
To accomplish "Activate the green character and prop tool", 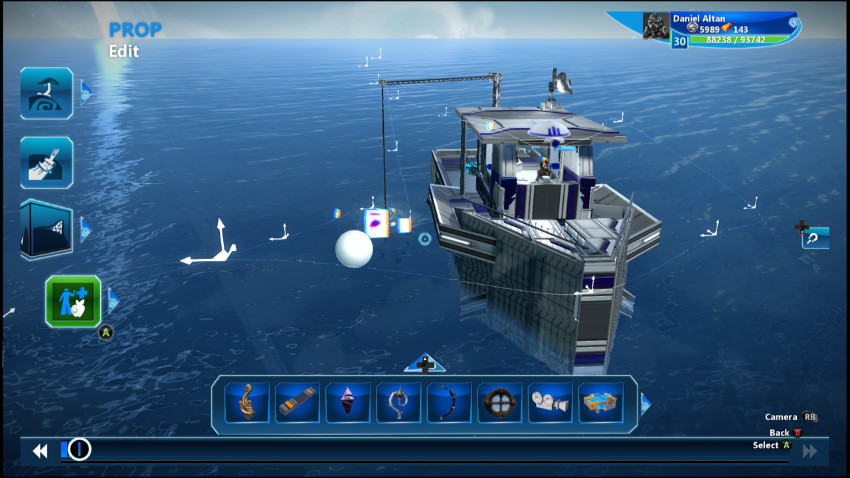I will [73, 301].
